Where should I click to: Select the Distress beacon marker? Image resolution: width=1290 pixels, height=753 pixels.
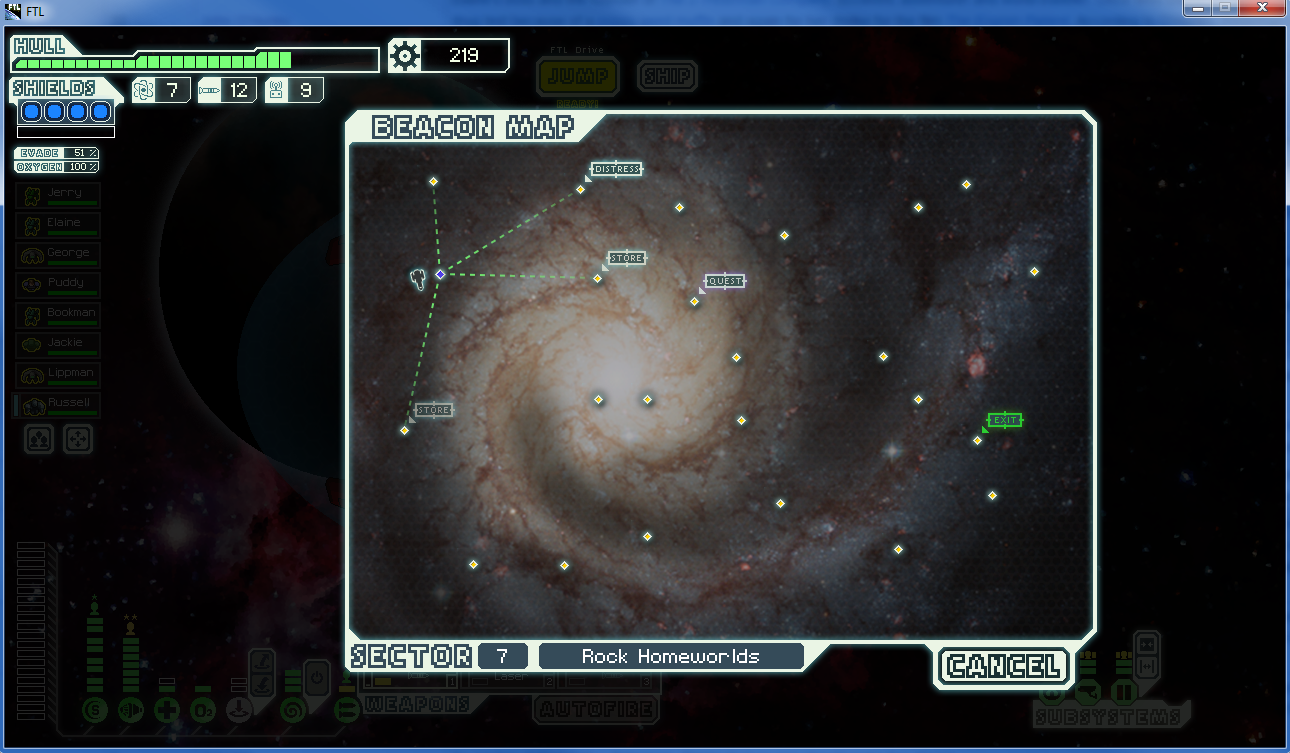(581, 189)
